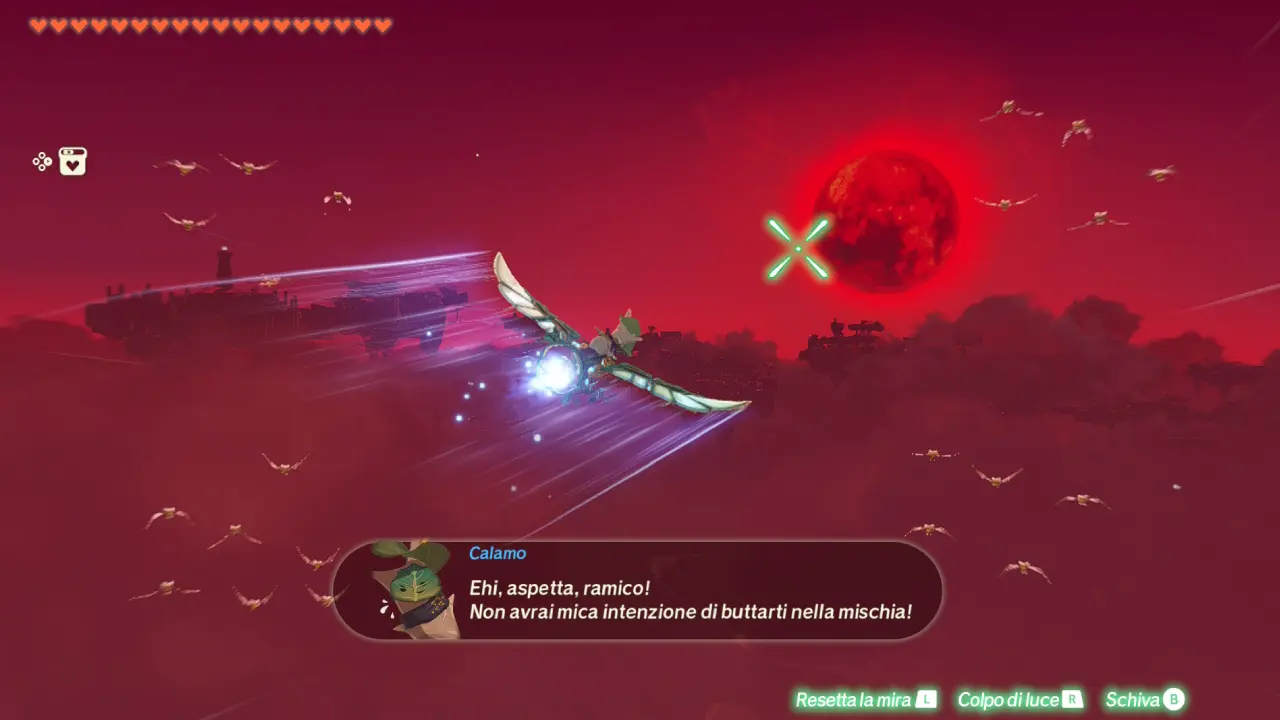Click the R button prompt icon
Viewport: 1280px width, 720px height.
[1072, 700]
